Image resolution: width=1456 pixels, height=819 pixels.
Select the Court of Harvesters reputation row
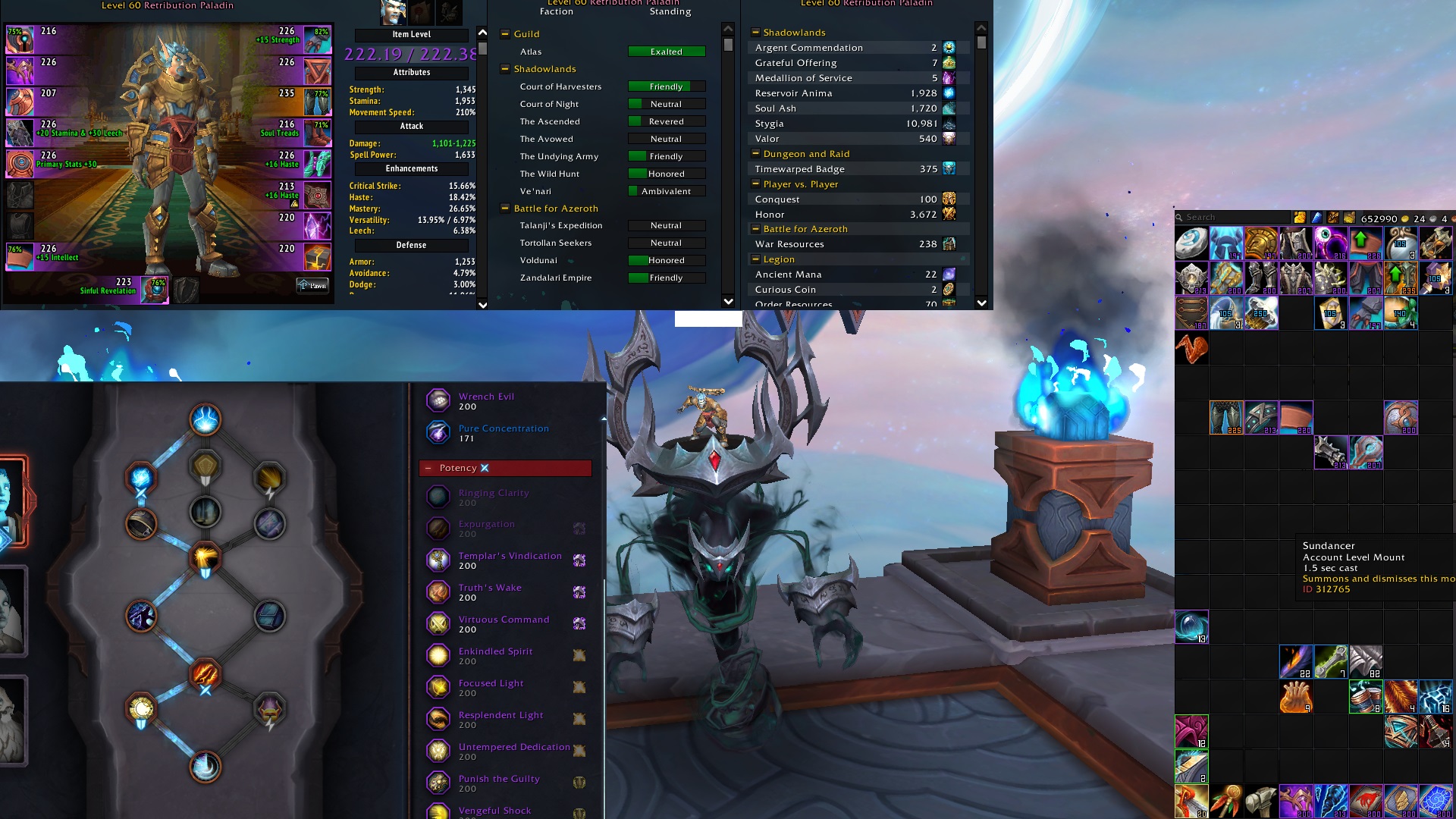tap(560, 86)
